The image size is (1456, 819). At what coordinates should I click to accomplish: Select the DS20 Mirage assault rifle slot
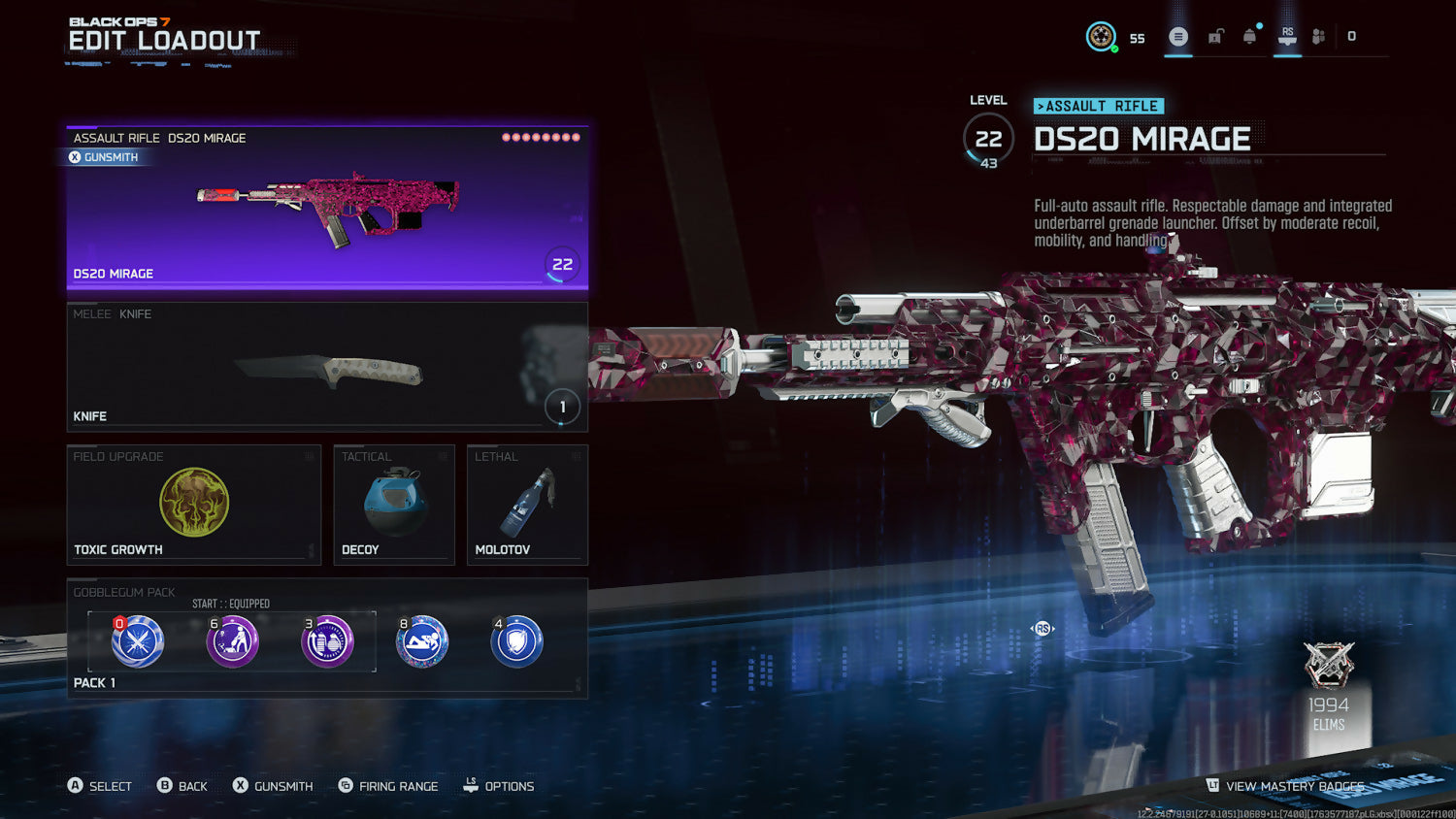pos(327,209)
